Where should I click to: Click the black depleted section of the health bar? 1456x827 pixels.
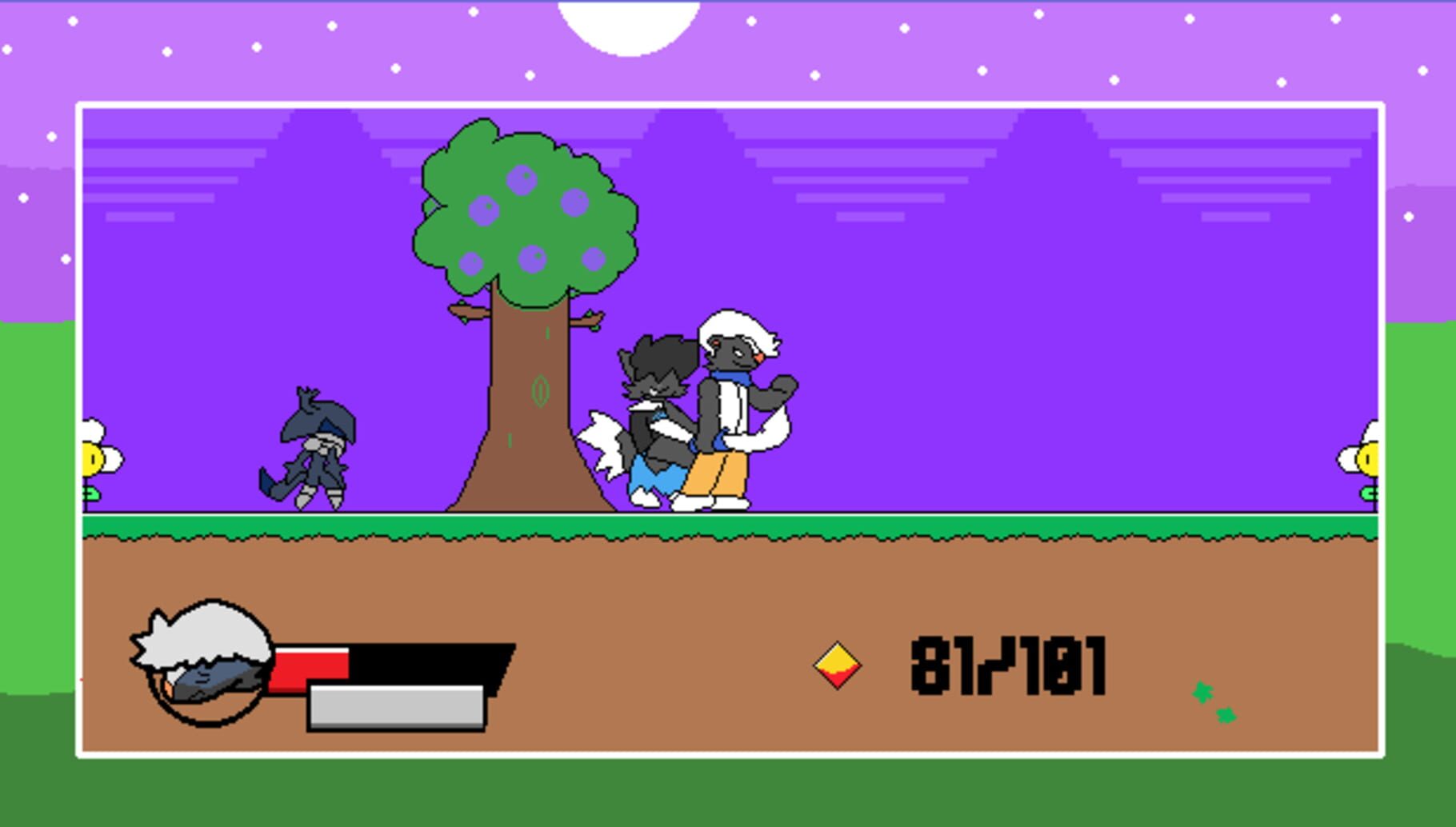[x=432, y=660]
